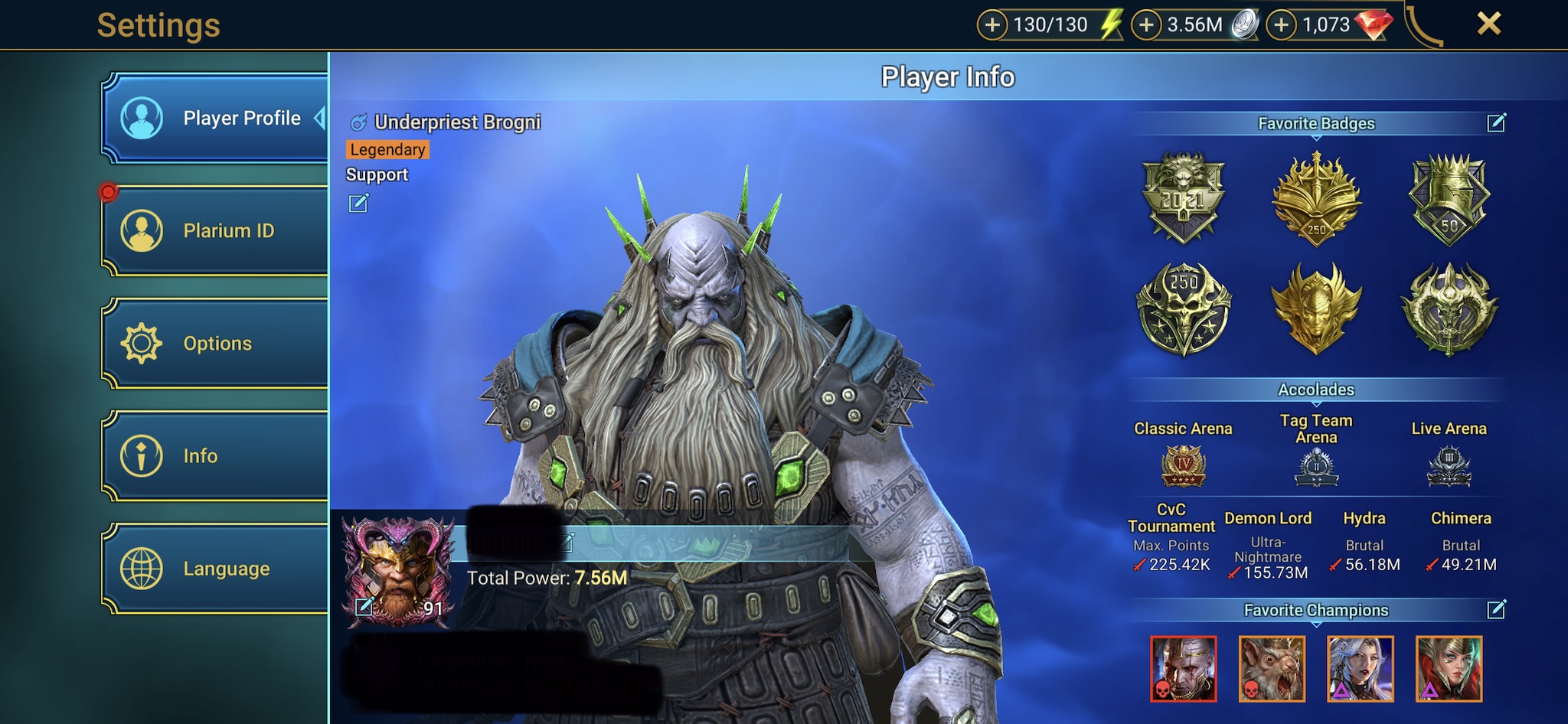
Task: Select the 2021 lion badge
Action: 1183,197
